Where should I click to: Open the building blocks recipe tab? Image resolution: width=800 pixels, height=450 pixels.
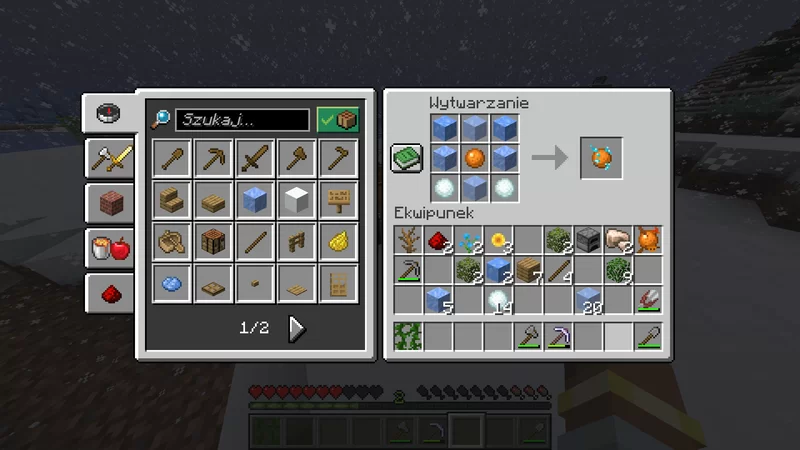[111, 202]
